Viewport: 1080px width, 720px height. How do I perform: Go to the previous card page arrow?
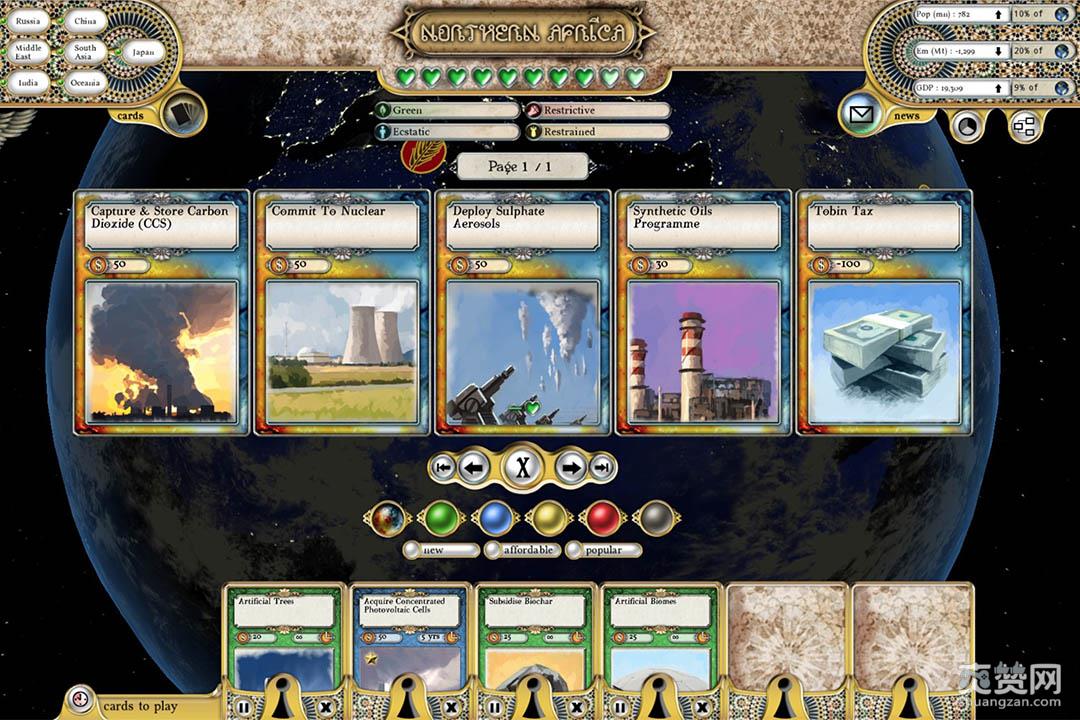pyautogui.click(x=474, y=466)
